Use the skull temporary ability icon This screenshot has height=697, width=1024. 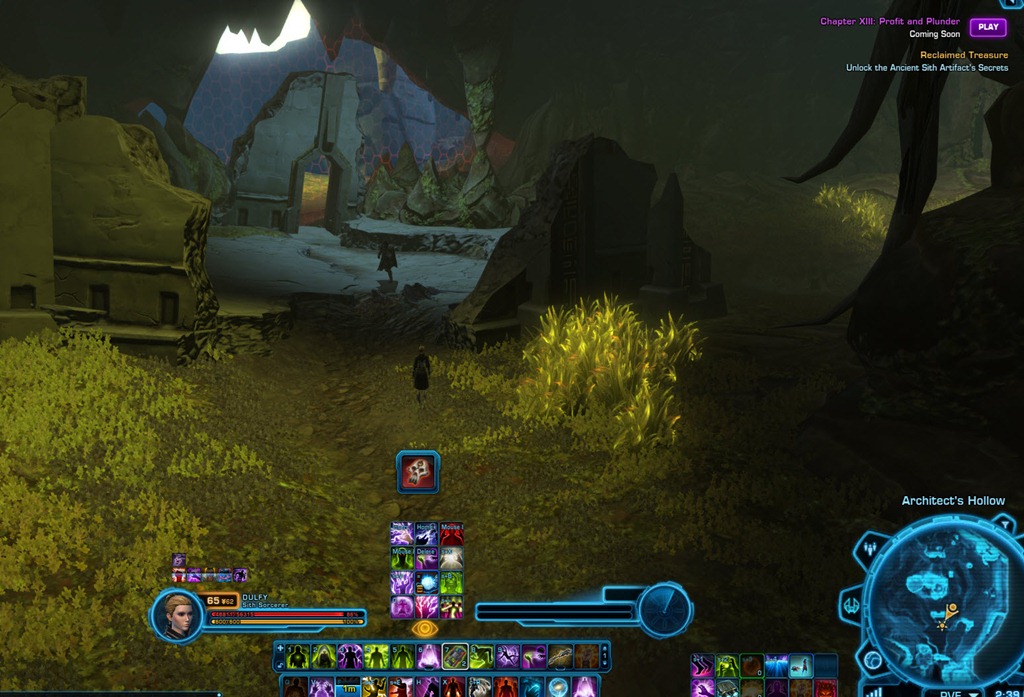click(418, 472)
